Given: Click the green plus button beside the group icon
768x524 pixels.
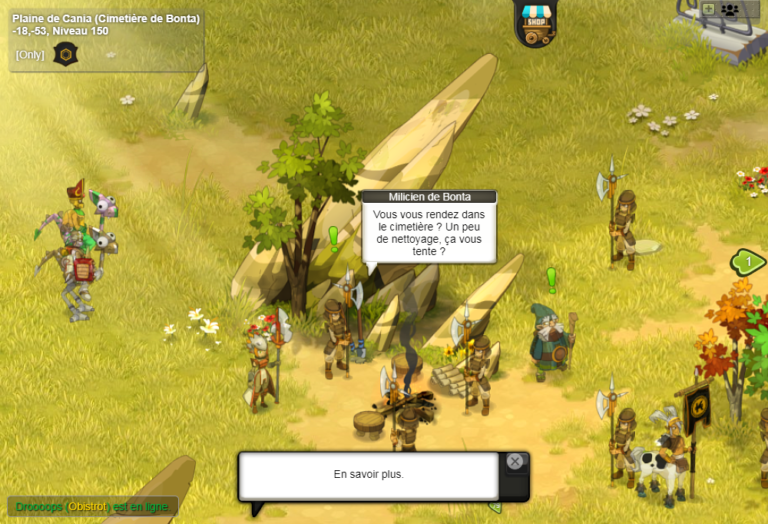Looking at the screenshot, I should pyautogui.click(x=708, y=9).
